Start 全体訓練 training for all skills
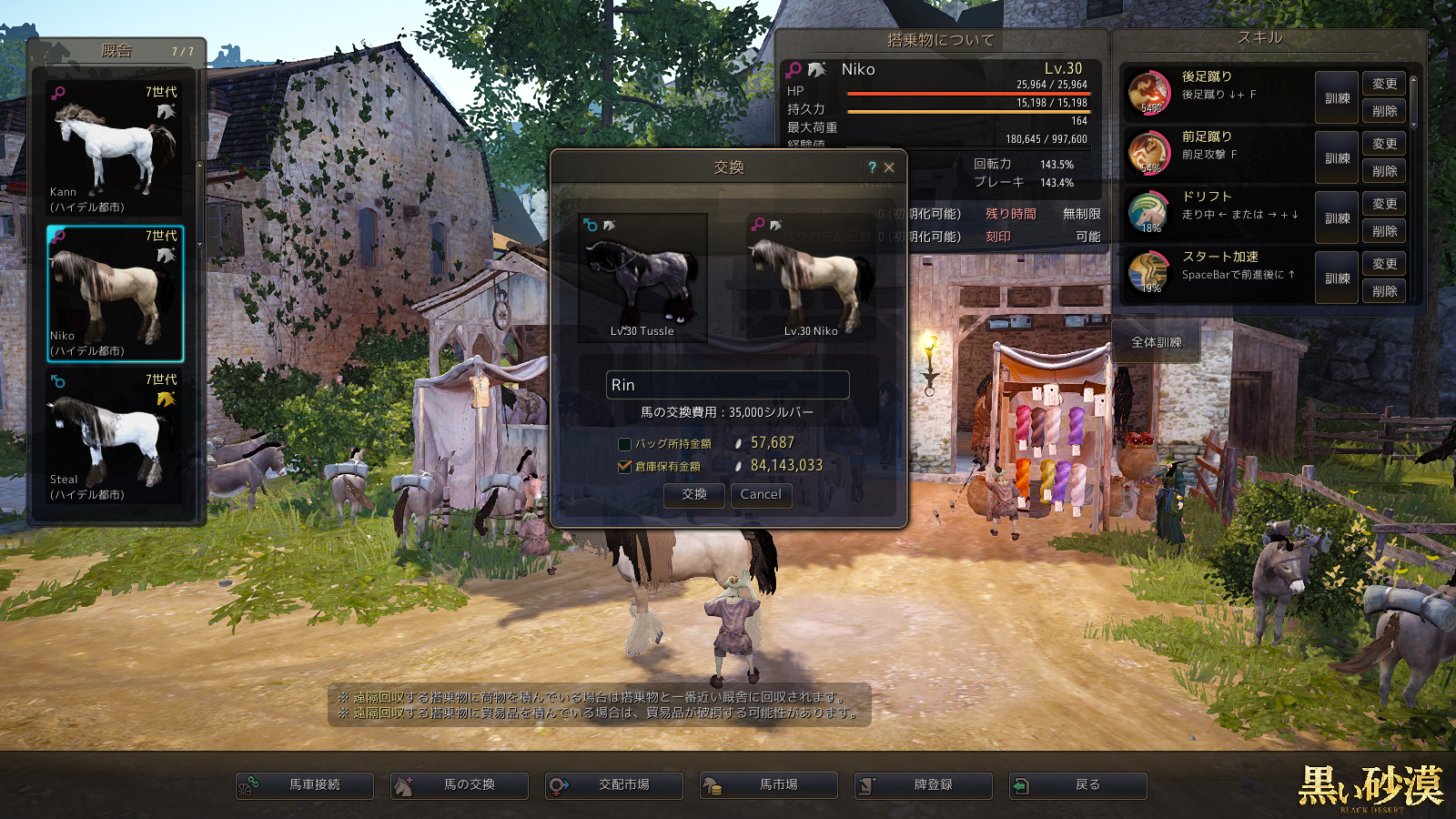The width and height of the screenshot is (1456, 819). 1156,342
